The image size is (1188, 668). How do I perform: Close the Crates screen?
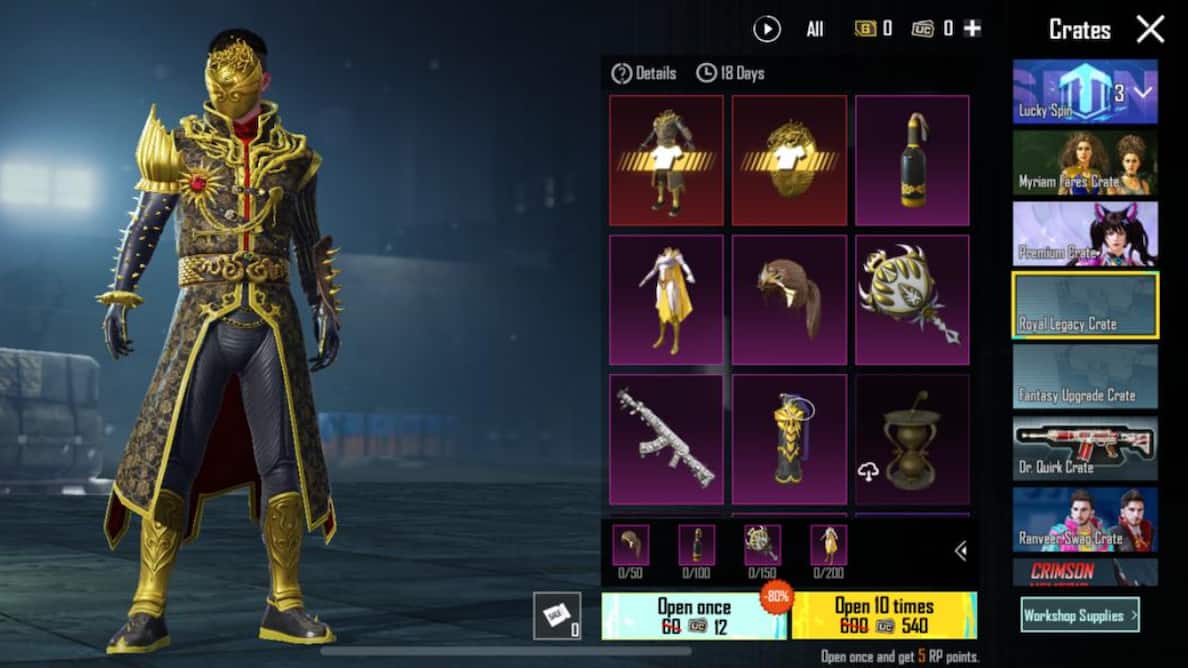point(1150,29)
